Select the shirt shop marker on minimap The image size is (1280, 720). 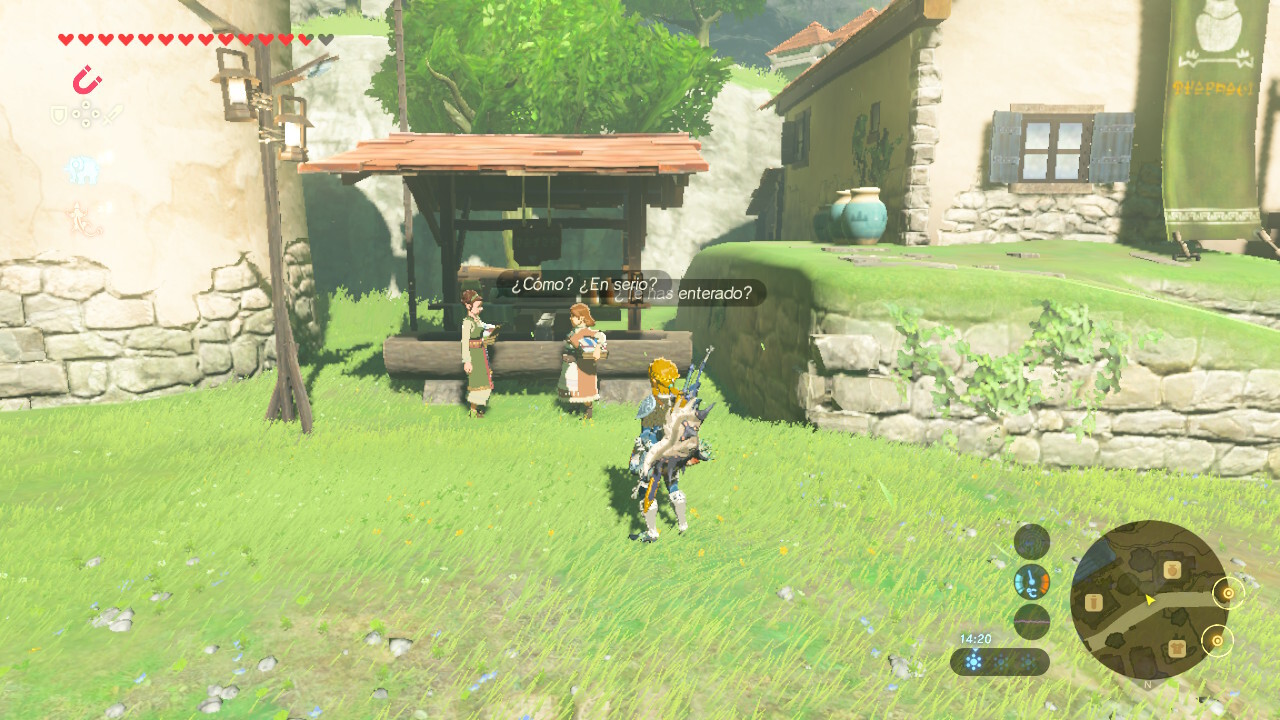1177,648
